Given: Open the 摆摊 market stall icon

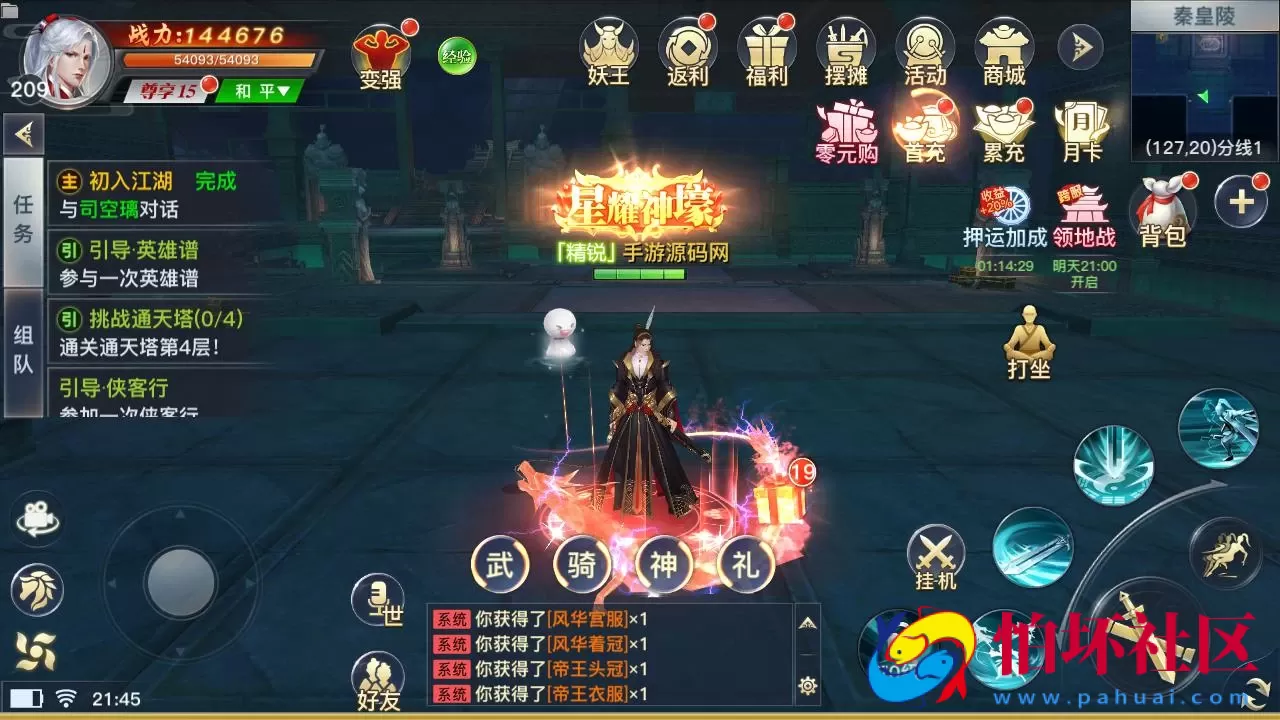Looking at the screenshot, I should click(x=845, y=47).
